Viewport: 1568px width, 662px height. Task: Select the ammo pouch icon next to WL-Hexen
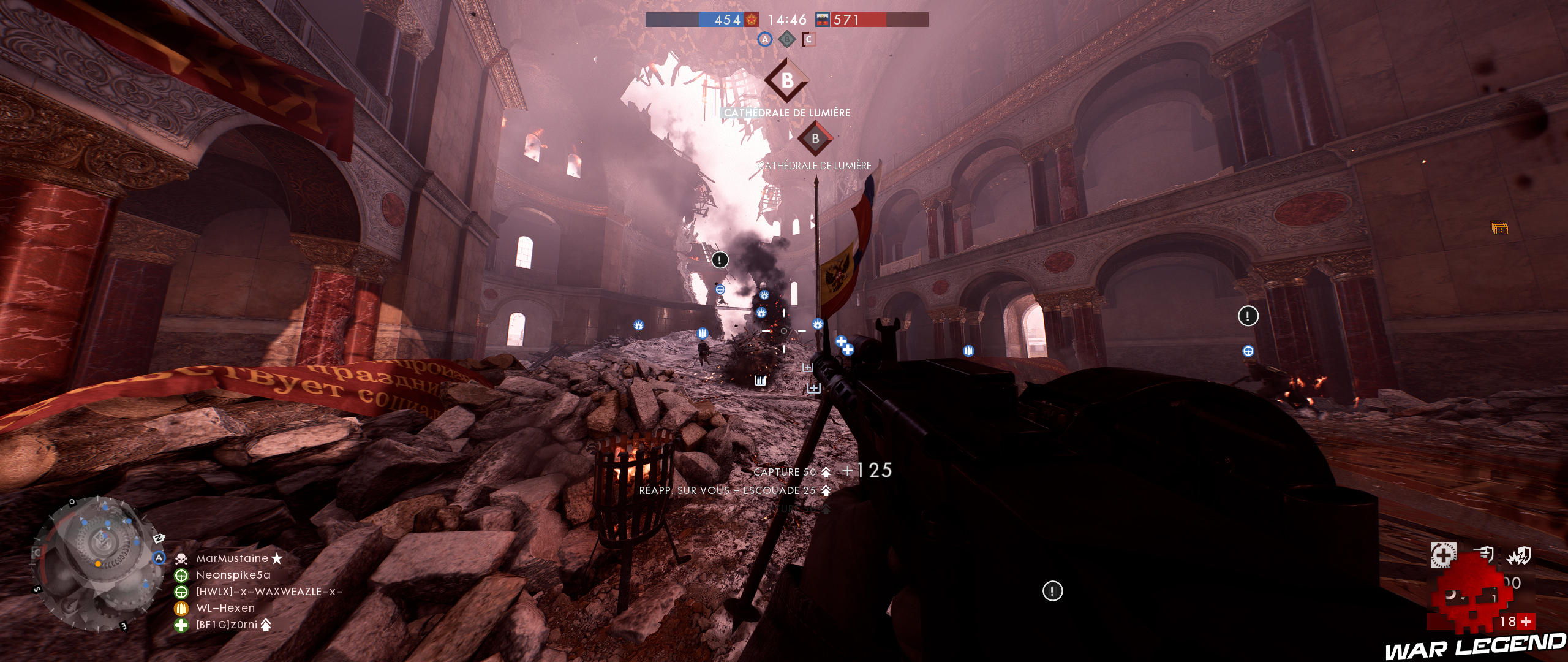[181, 608]
